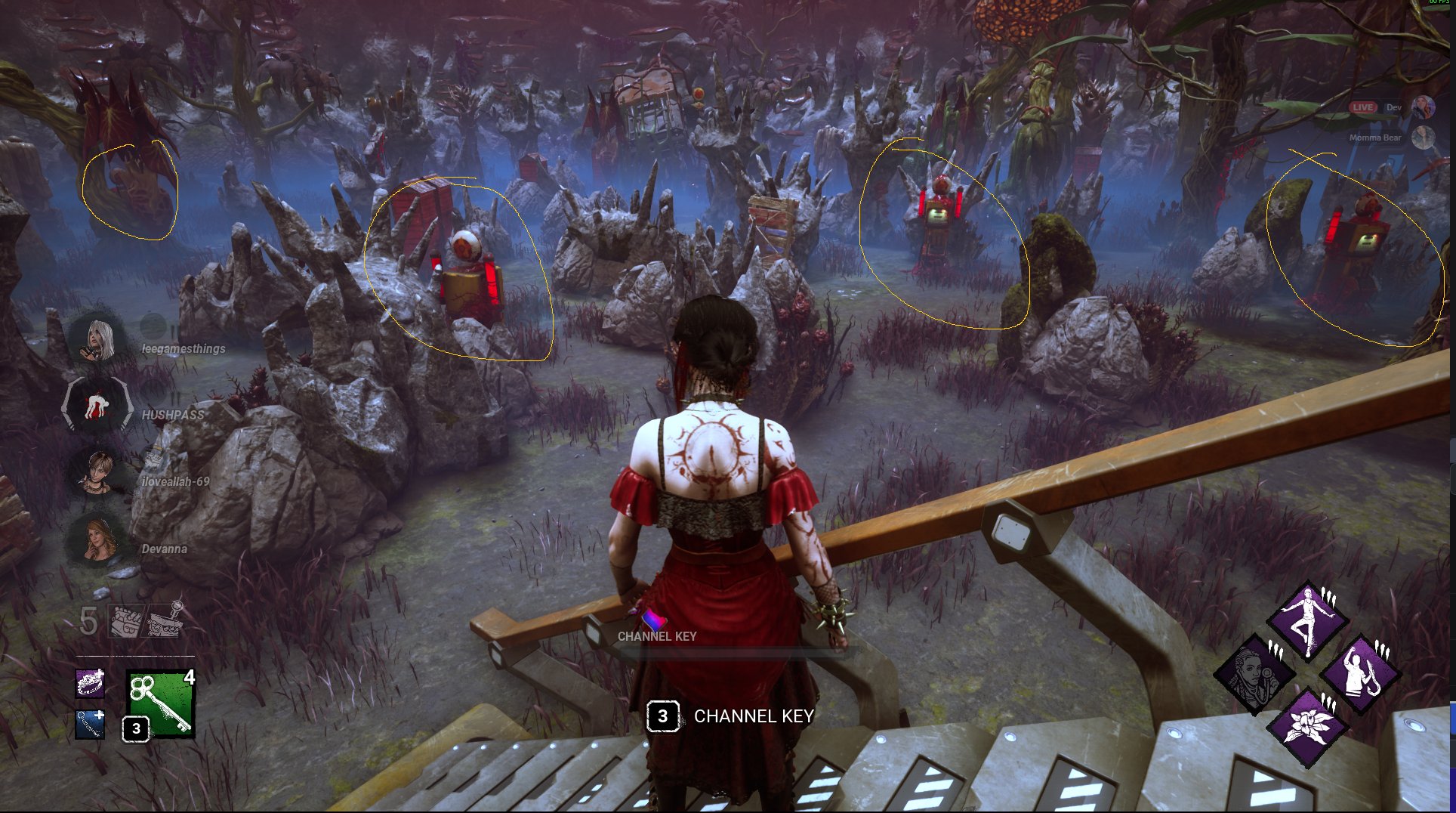Viewport: 1456px width, 813px height.
Task: Click Momma Bear's avatar in voice overlay
Action: coord(1423,138)
